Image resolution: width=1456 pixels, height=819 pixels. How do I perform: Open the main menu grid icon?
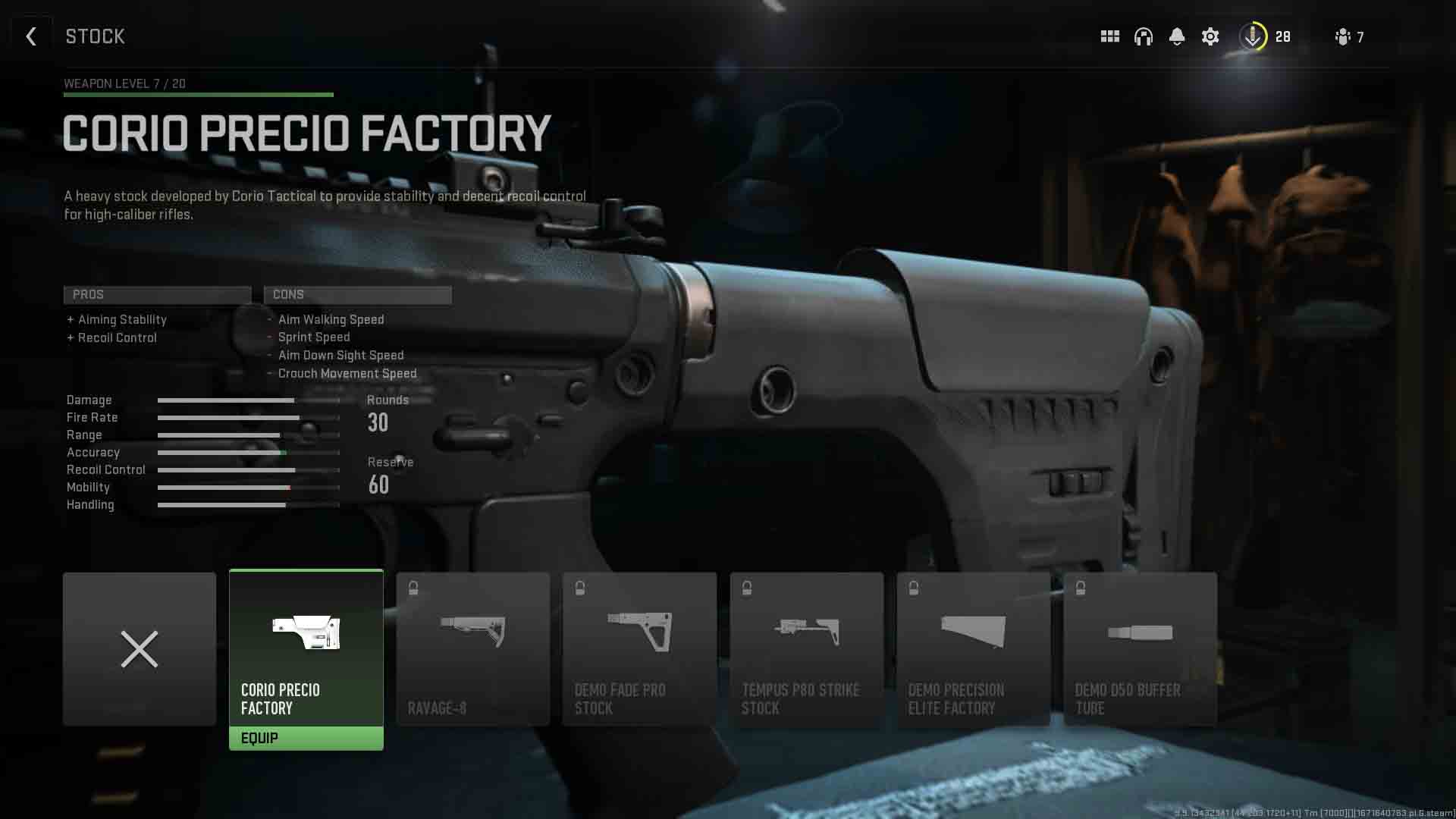pyautogui.click(x=1109, y=36)
